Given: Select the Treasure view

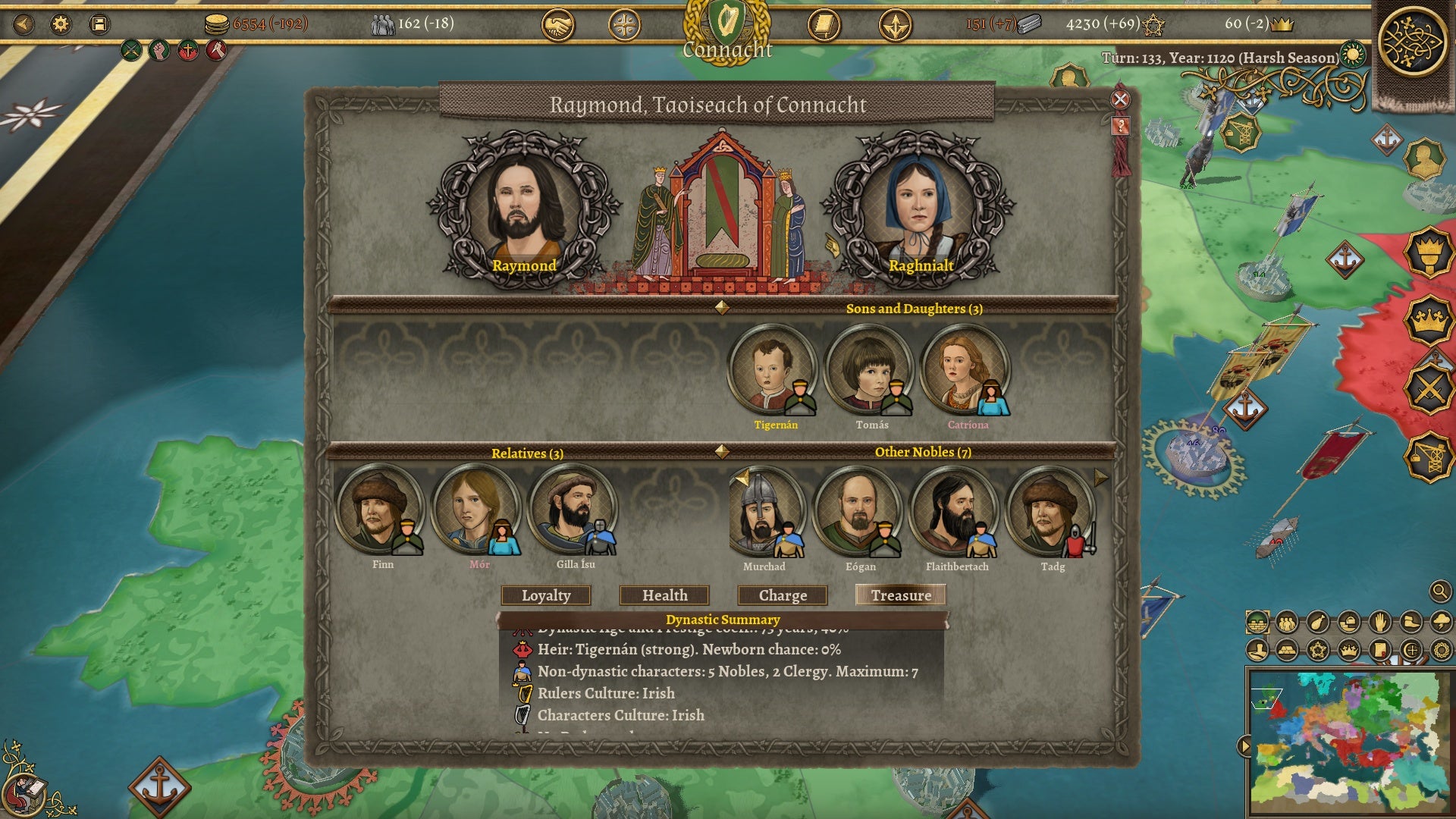Looking at the screenshot, I should pos(901,595).
